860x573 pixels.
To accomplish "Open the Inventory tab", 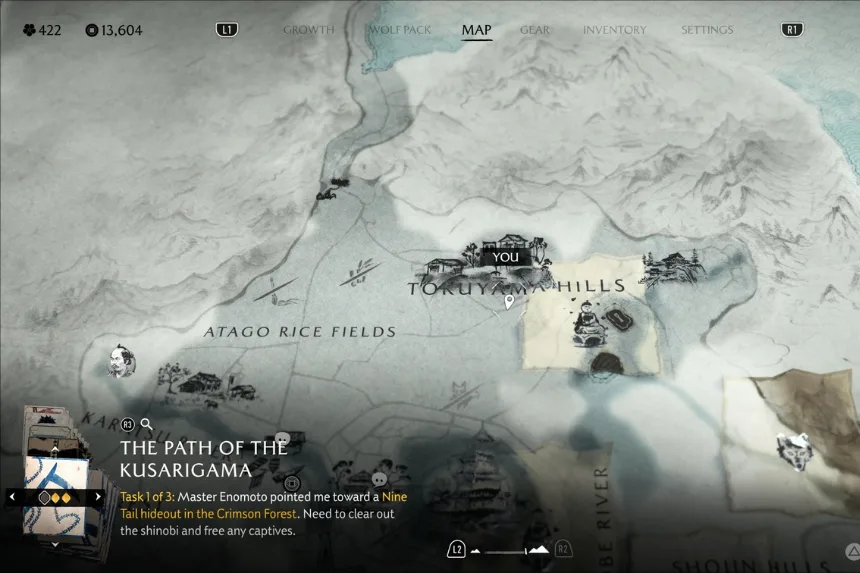I will click(x=614, y=30).
